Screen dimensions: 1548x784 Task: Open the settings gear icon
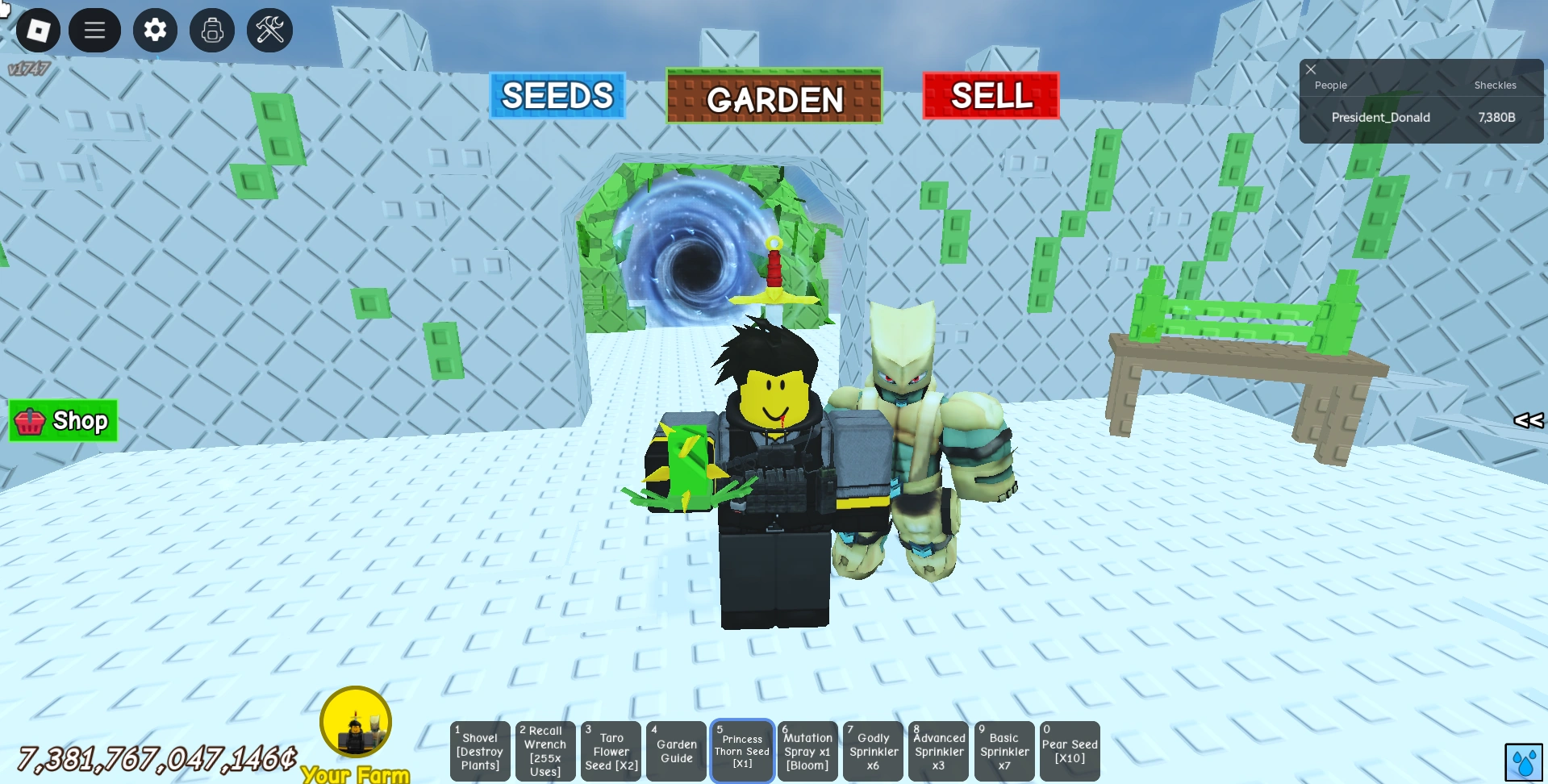tap(154, 30)
